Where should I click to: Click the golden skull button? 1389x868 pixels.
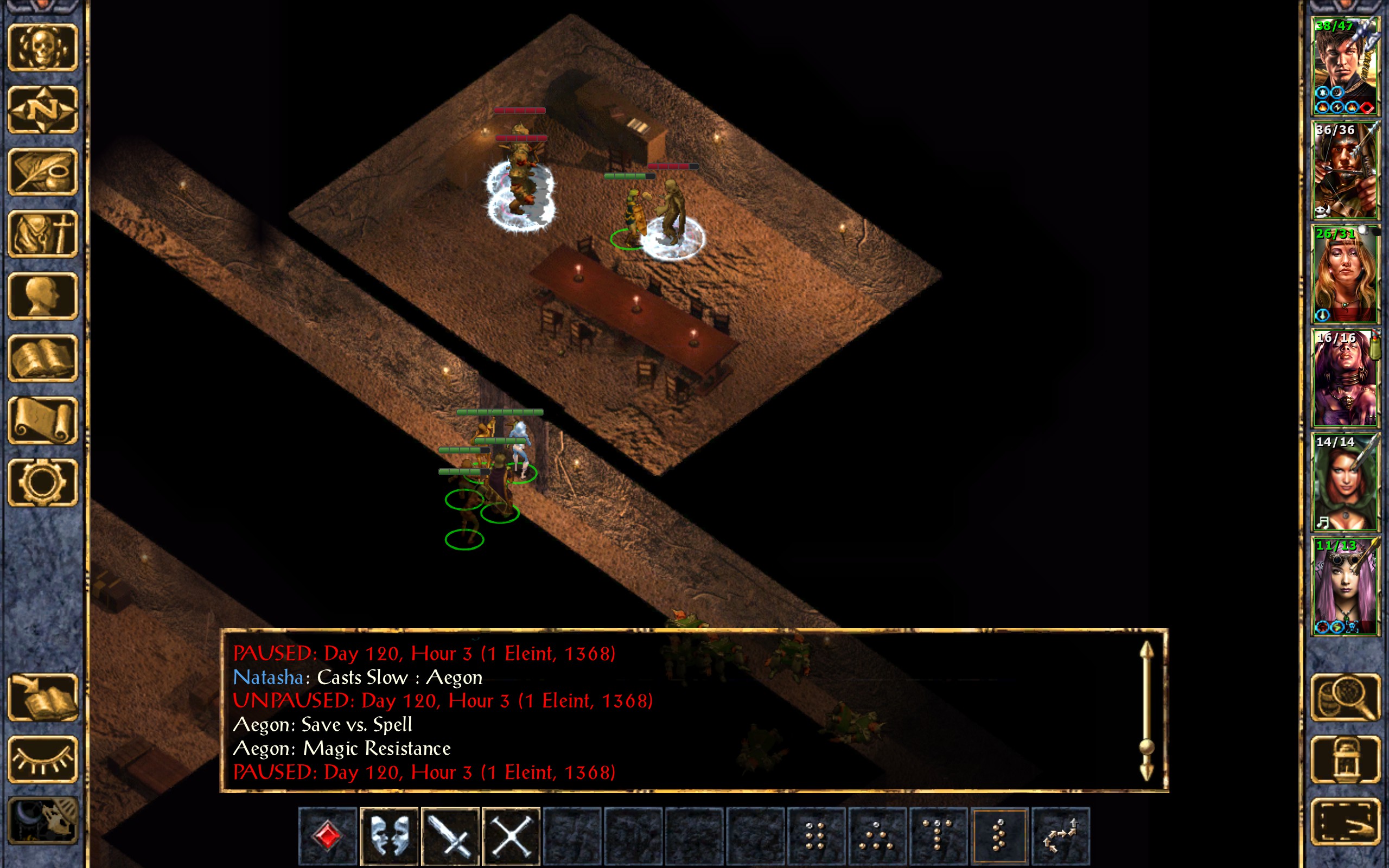pyautogui.click(x=42, y=48)
